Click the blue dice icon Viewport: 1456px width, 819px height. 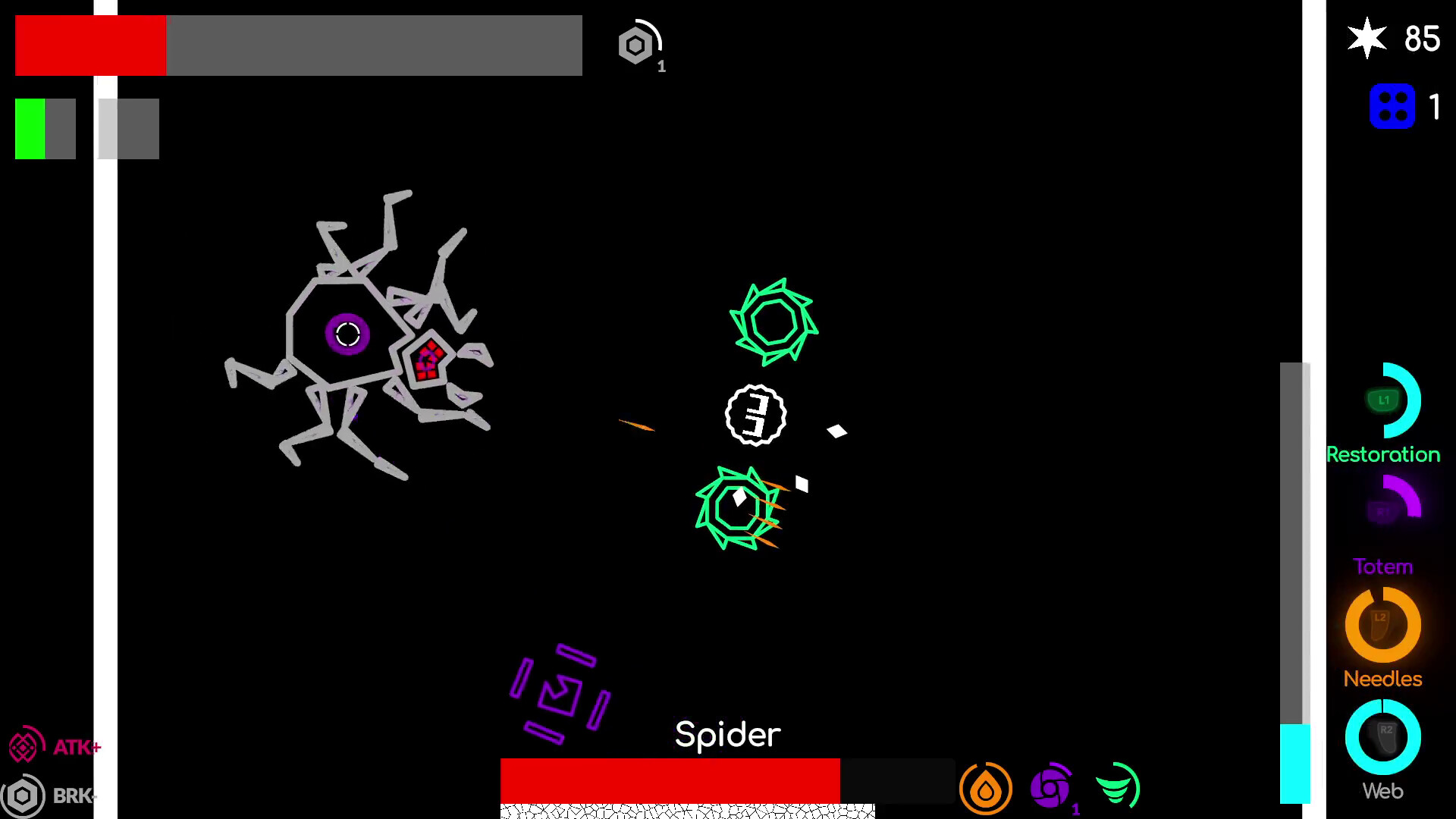click(1392, 105)
